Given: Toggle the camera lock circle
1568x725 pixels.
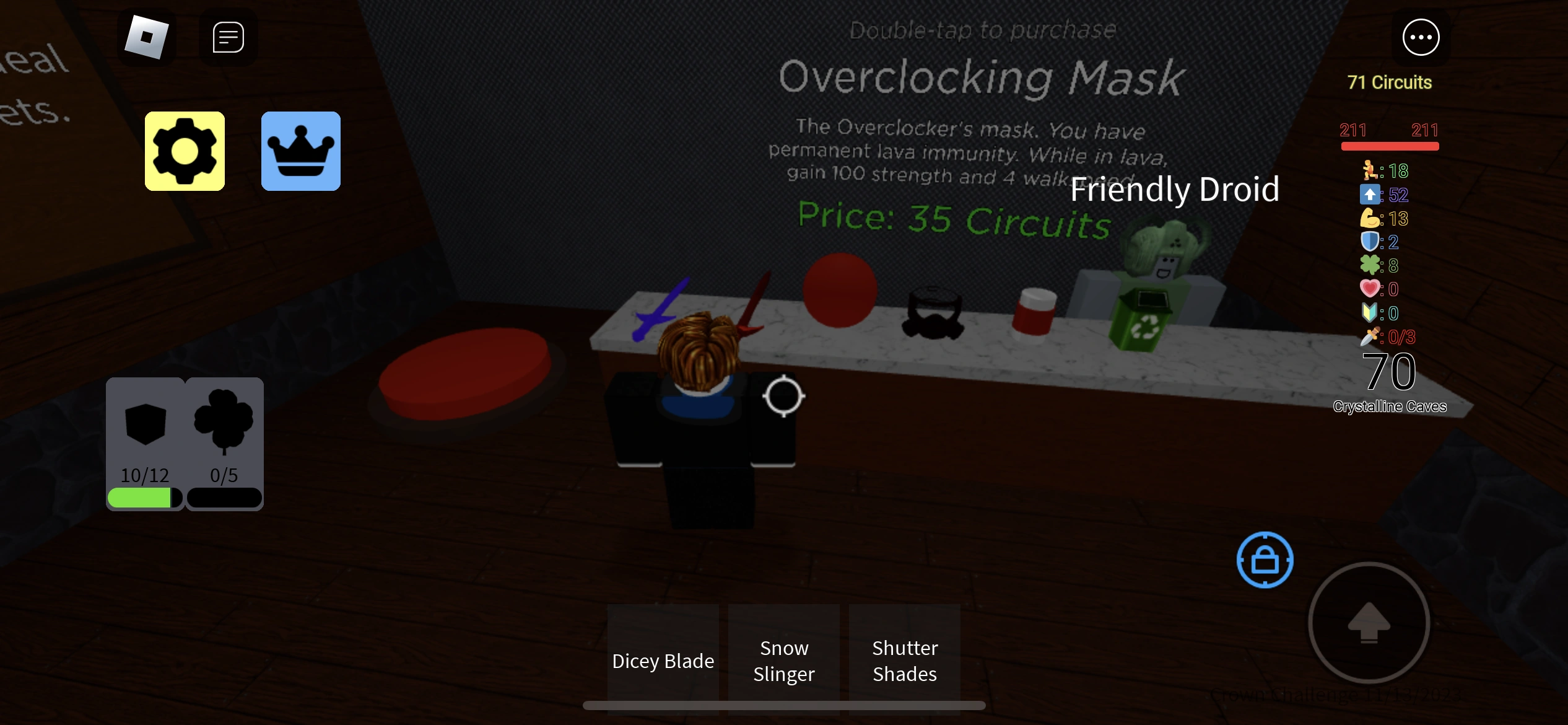Looking at the screenshot, I should tap(1265, 560).
